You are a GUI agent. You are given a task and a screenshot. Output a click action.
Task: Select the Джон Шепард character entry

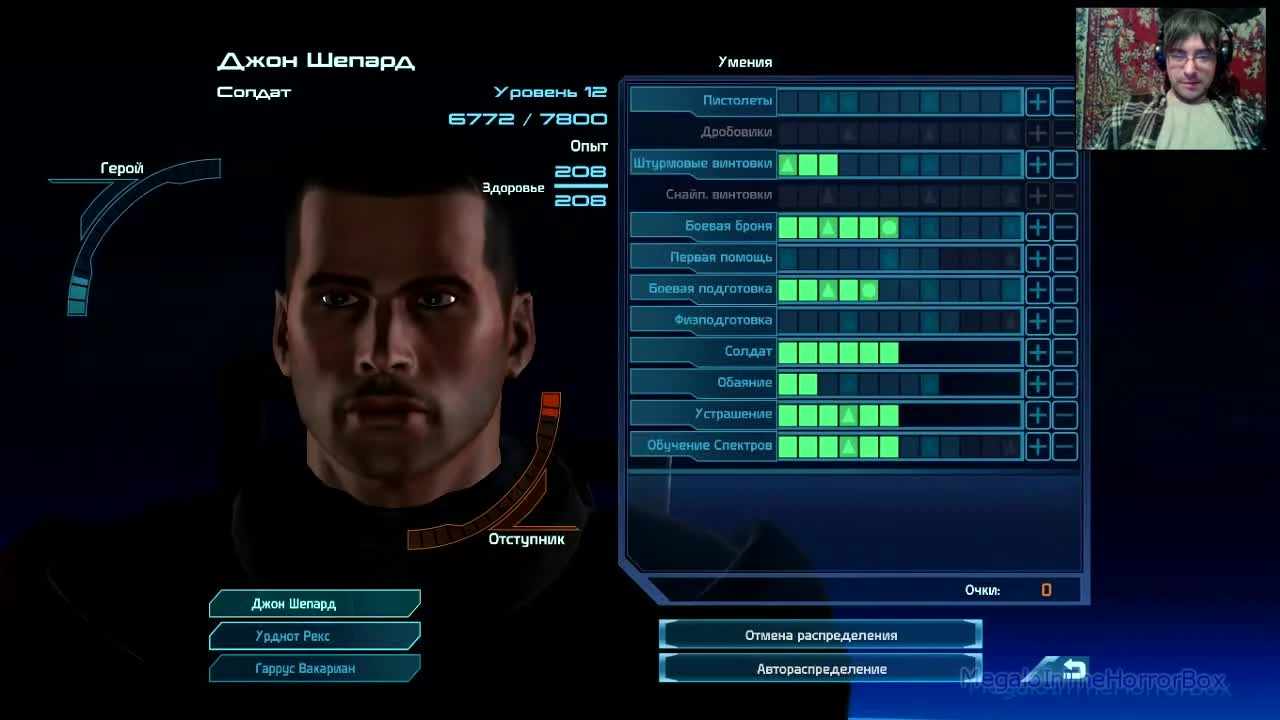click(x=314, y=603)
